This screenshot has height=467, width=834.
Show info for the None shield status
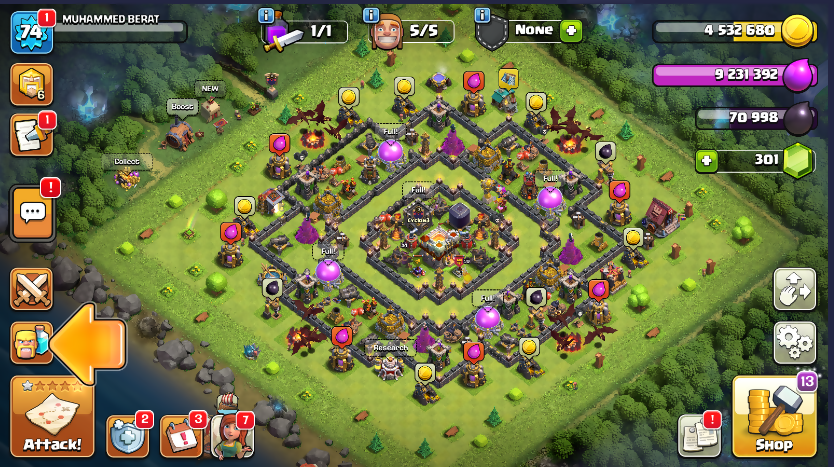(482, 15)
